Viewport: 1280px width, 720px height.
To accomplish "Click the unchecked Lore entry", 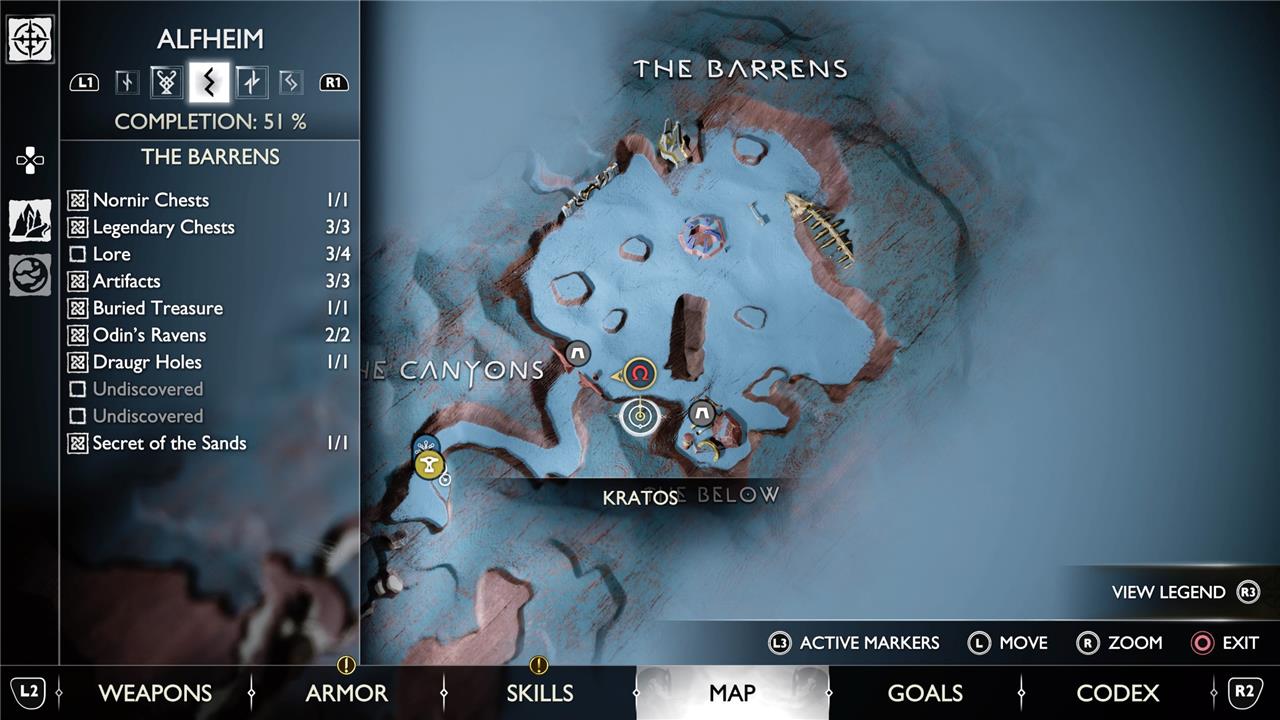I will 111,254.
